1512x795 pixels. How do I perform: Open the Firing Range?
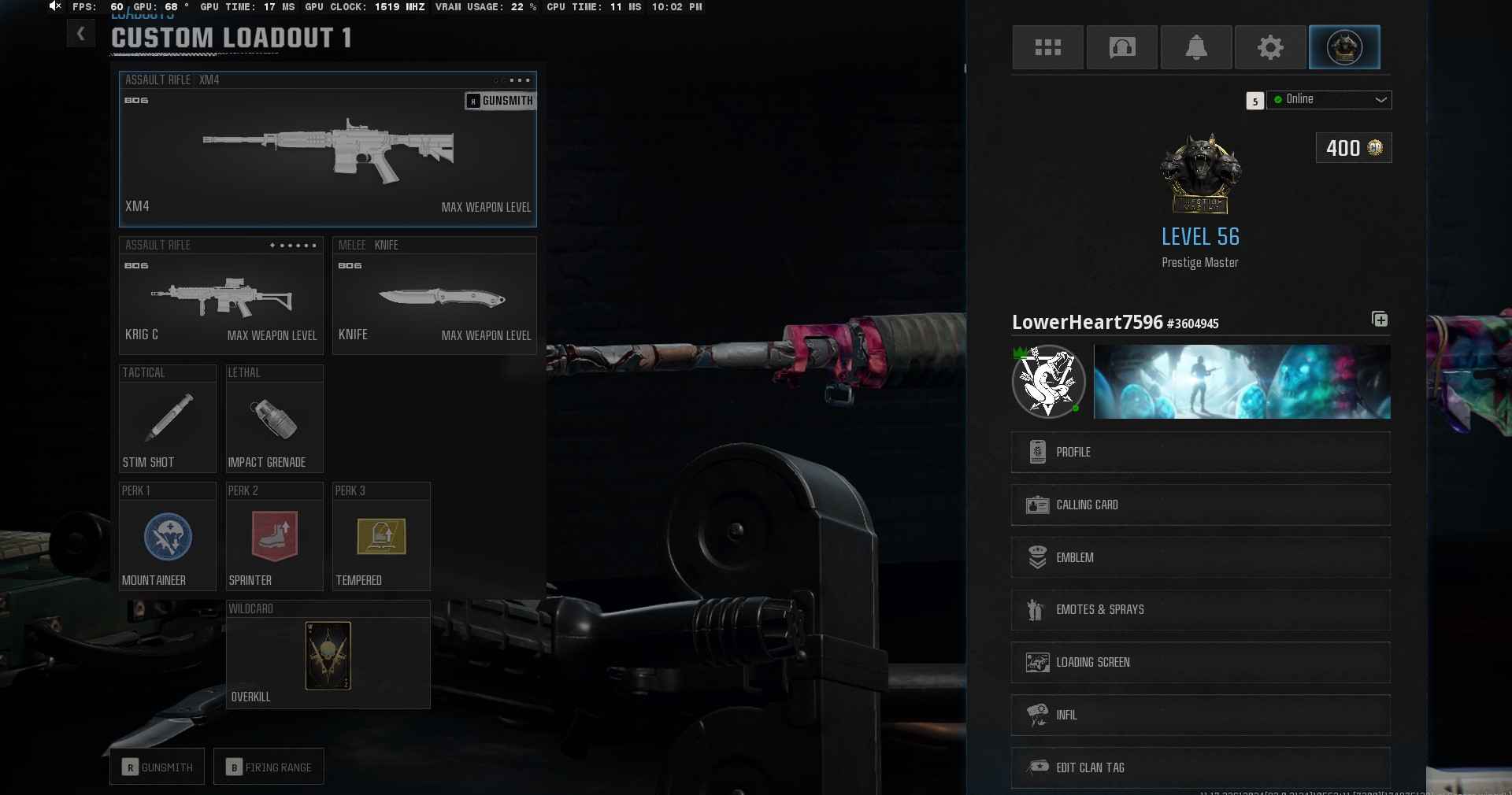click(268, 767)
